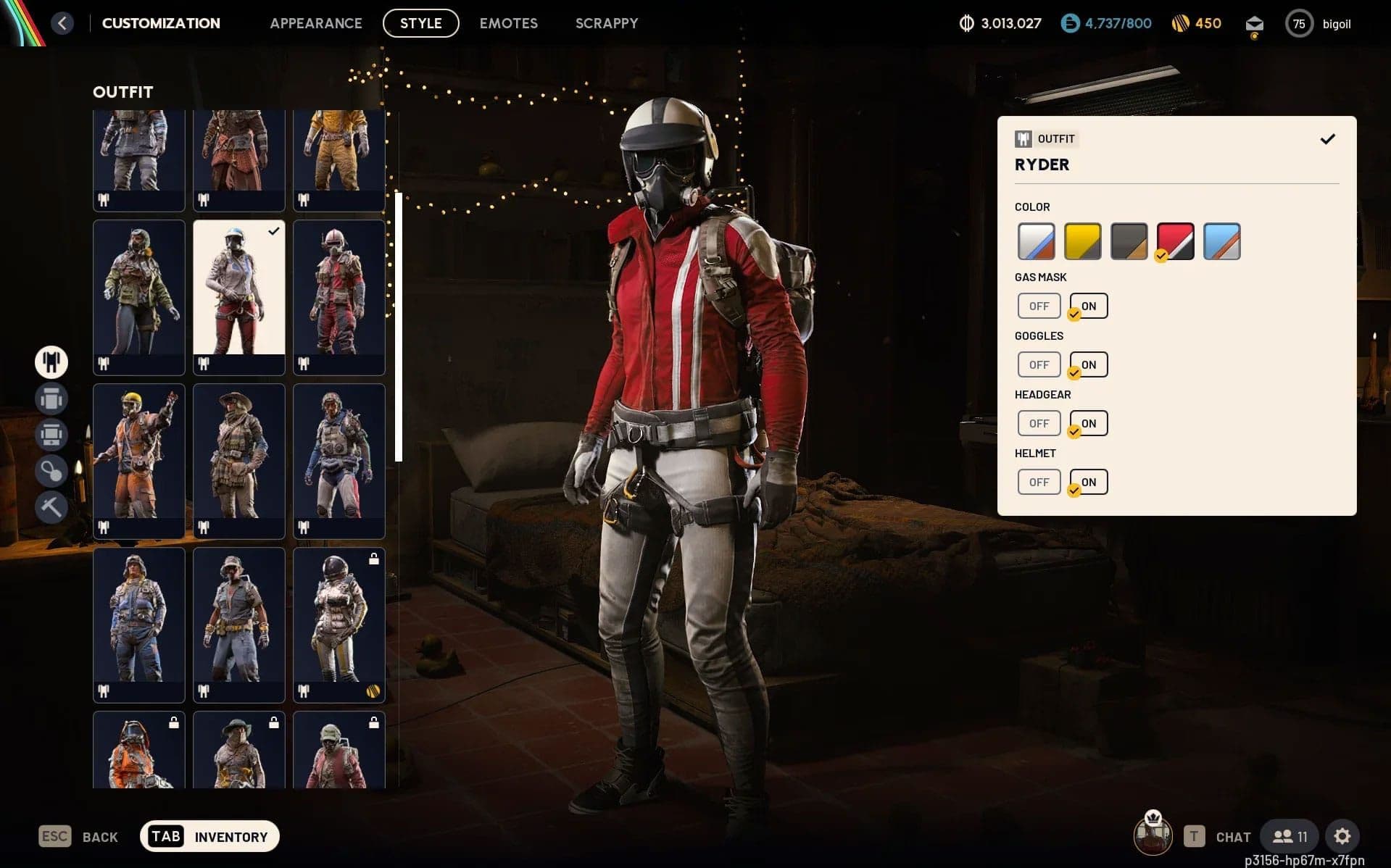Screen dimensions: 1391x868
Task: Turn Headgear off
Action: tap(1039, 422)
